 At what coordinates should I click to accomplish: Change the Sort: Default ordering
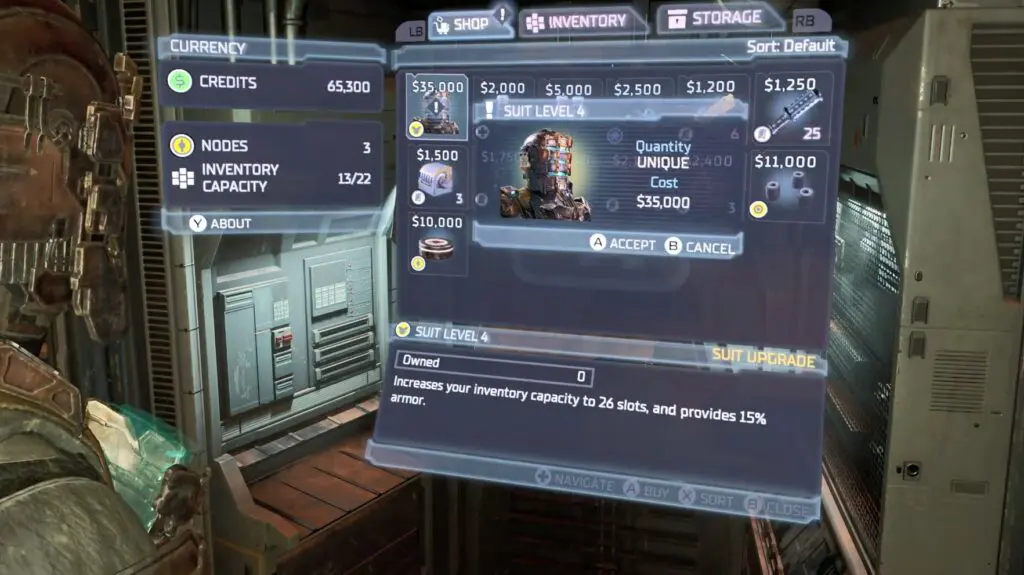click(790, 46)
